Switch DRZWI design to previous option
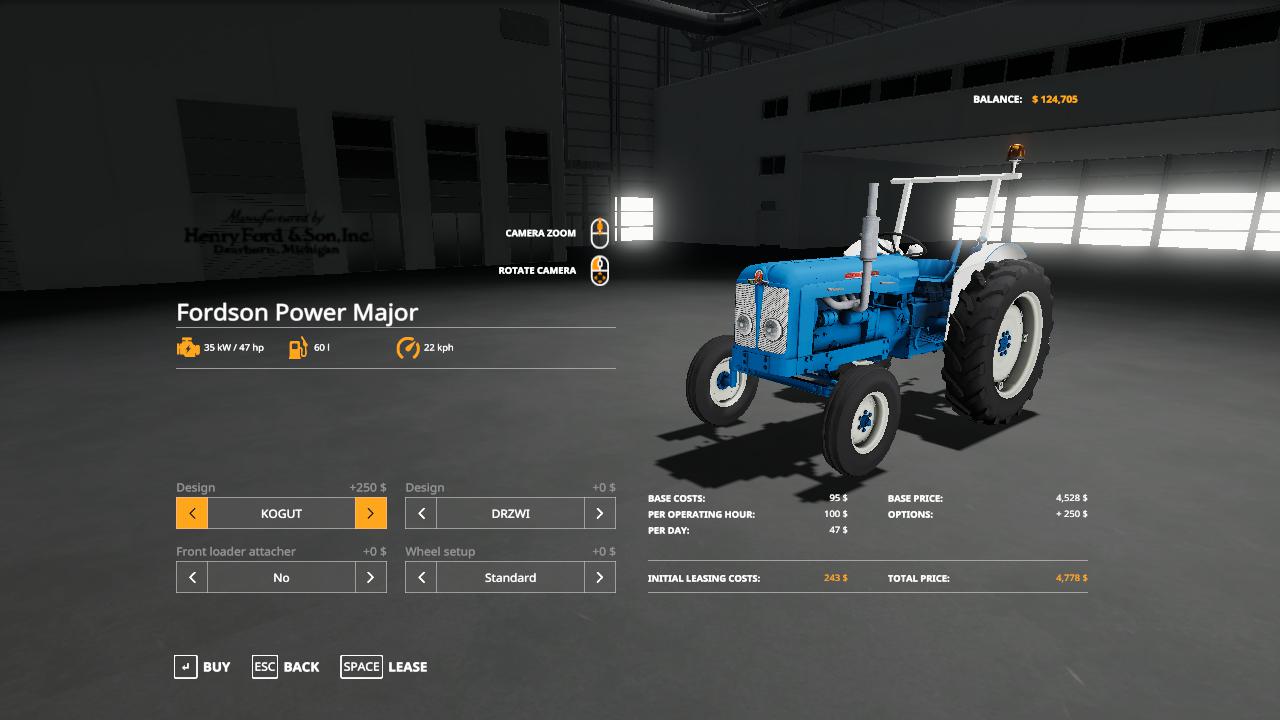Image resolution: width=1280 pixels, height=720 pixels. (421, 514)
